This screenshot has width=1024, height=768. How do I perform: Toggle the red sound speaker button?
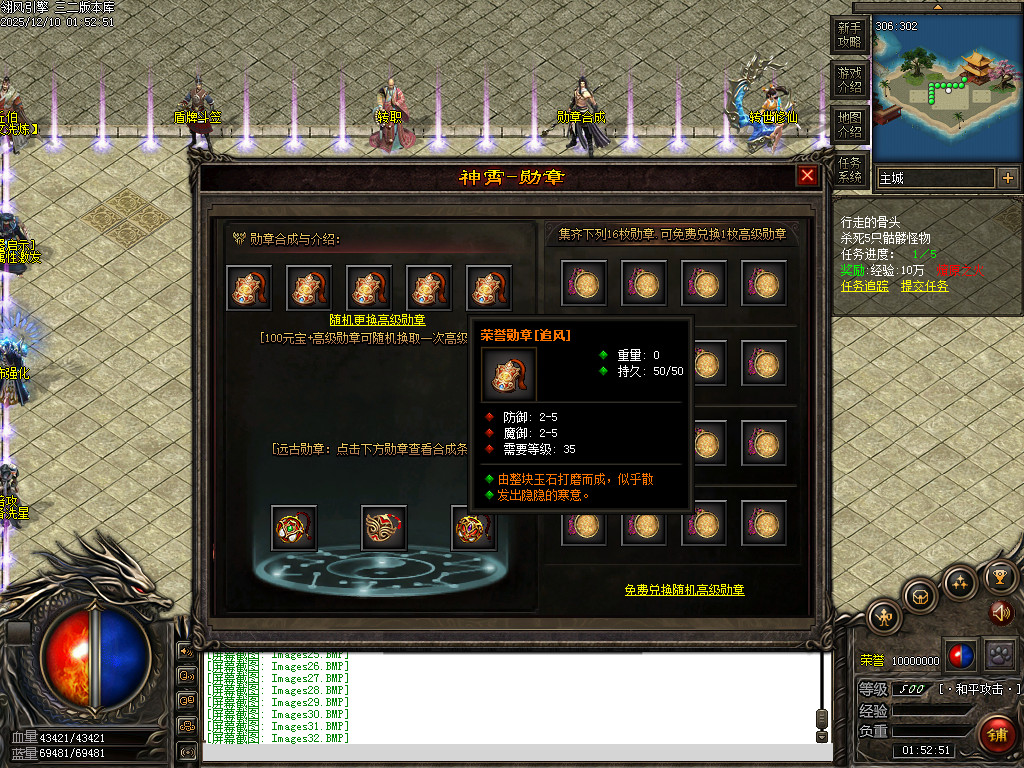tap(1001, 612)
